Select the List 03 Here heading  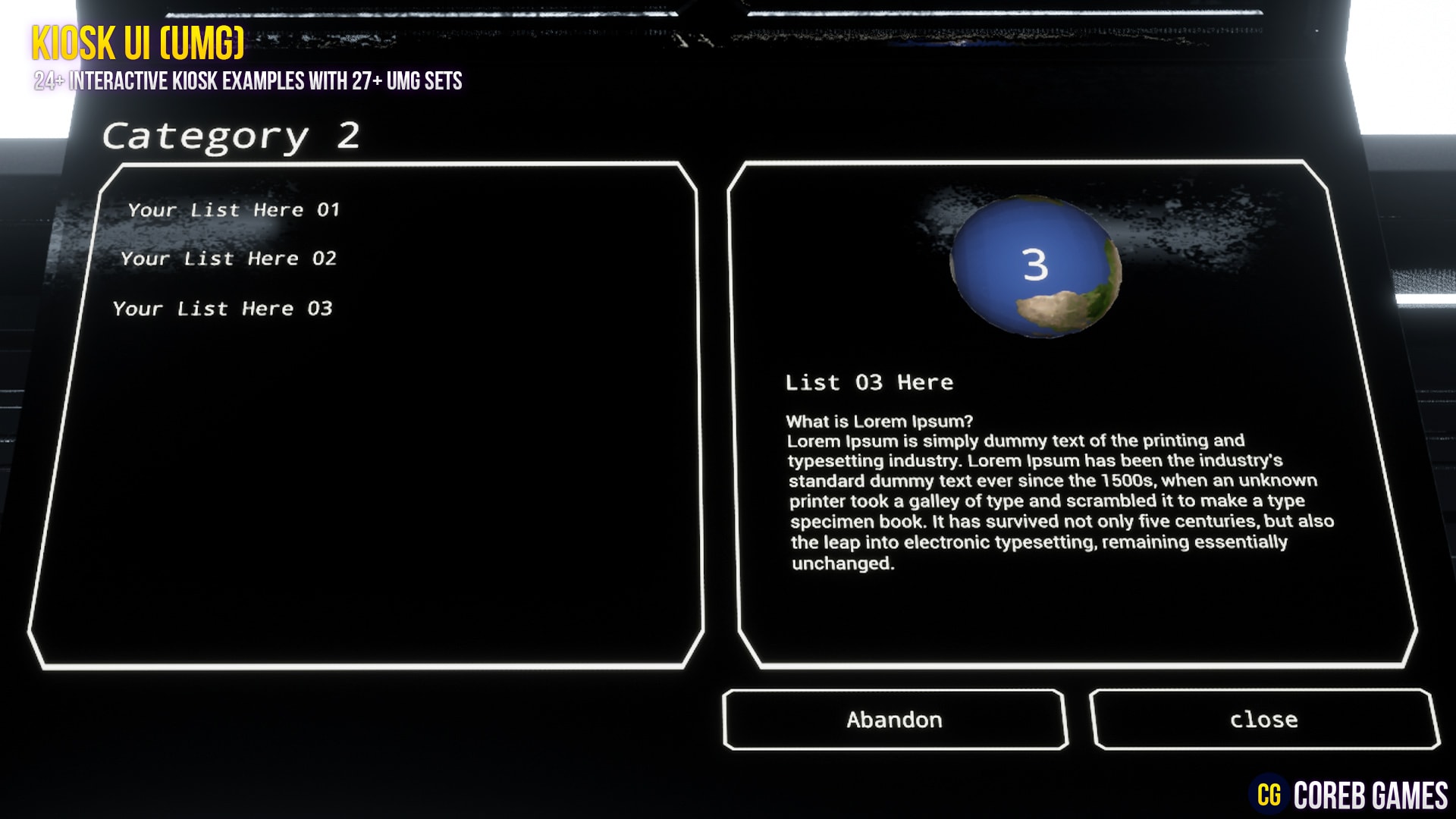[870, 383]
